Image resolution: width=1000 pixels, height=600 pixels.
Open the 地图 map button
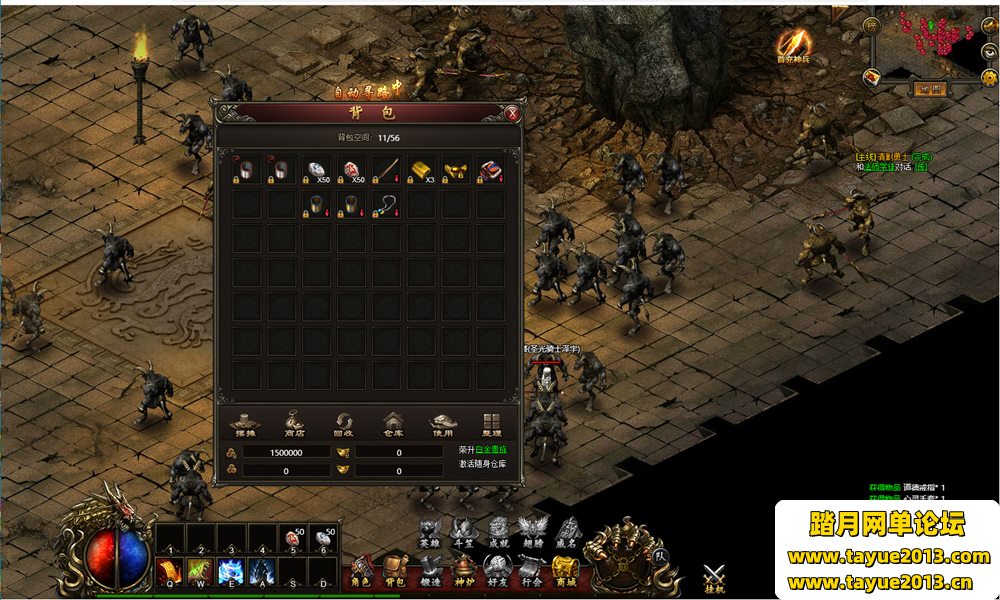[930, 88]
